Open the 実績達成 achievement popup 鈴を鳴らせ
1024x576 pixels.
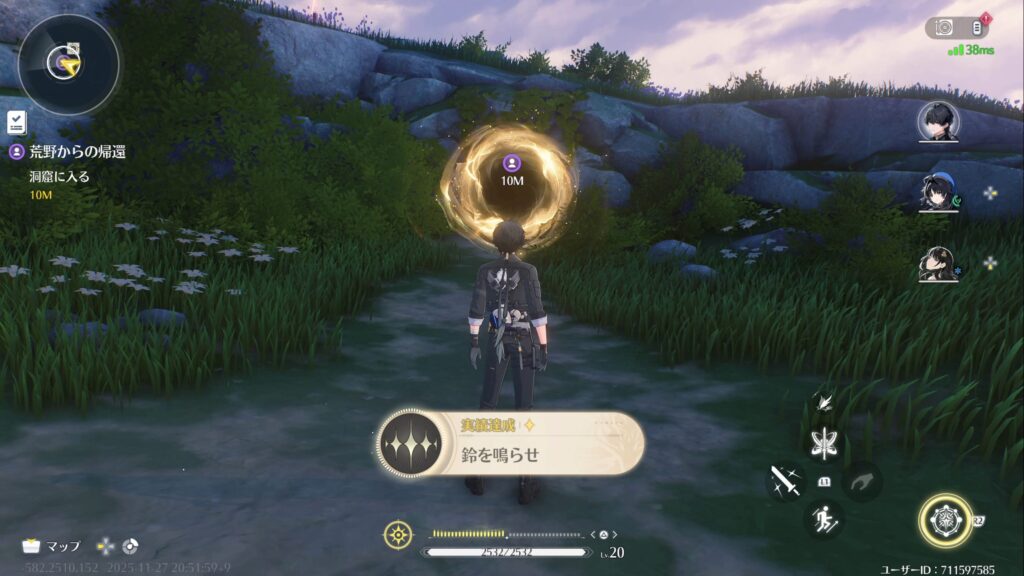pos(510,445)
